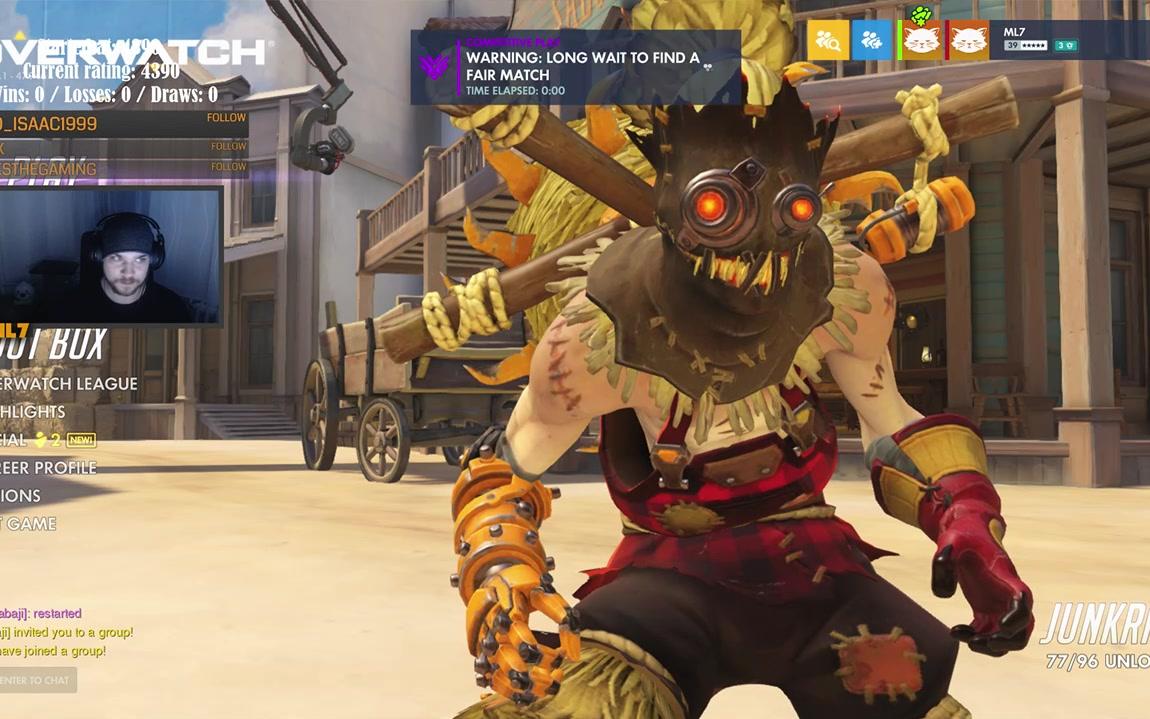
Task: Follow ISAAC1999 in the stream overlay
Action: tap(227, 118)
